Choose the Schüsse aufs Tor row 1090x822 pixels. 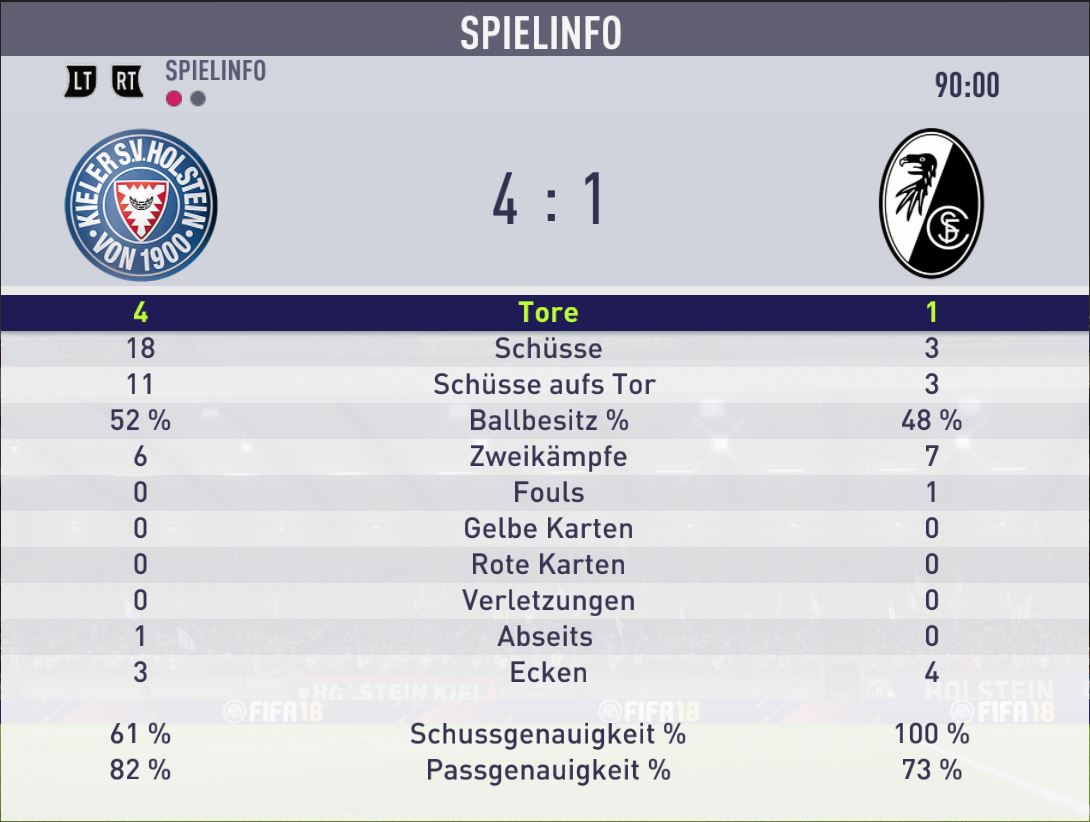(547, 384)
